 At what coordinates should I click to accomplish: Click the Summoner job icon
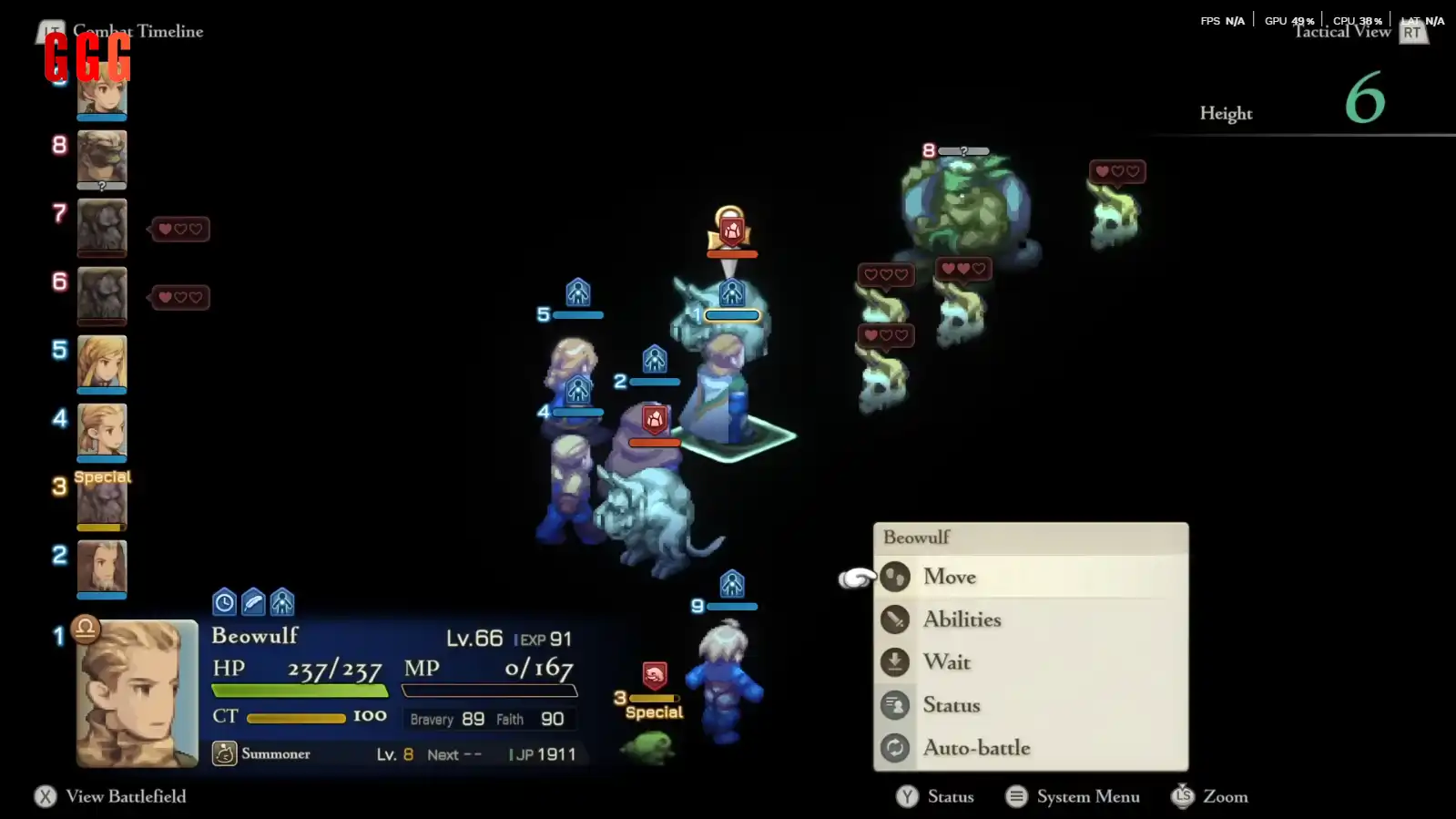224,753
